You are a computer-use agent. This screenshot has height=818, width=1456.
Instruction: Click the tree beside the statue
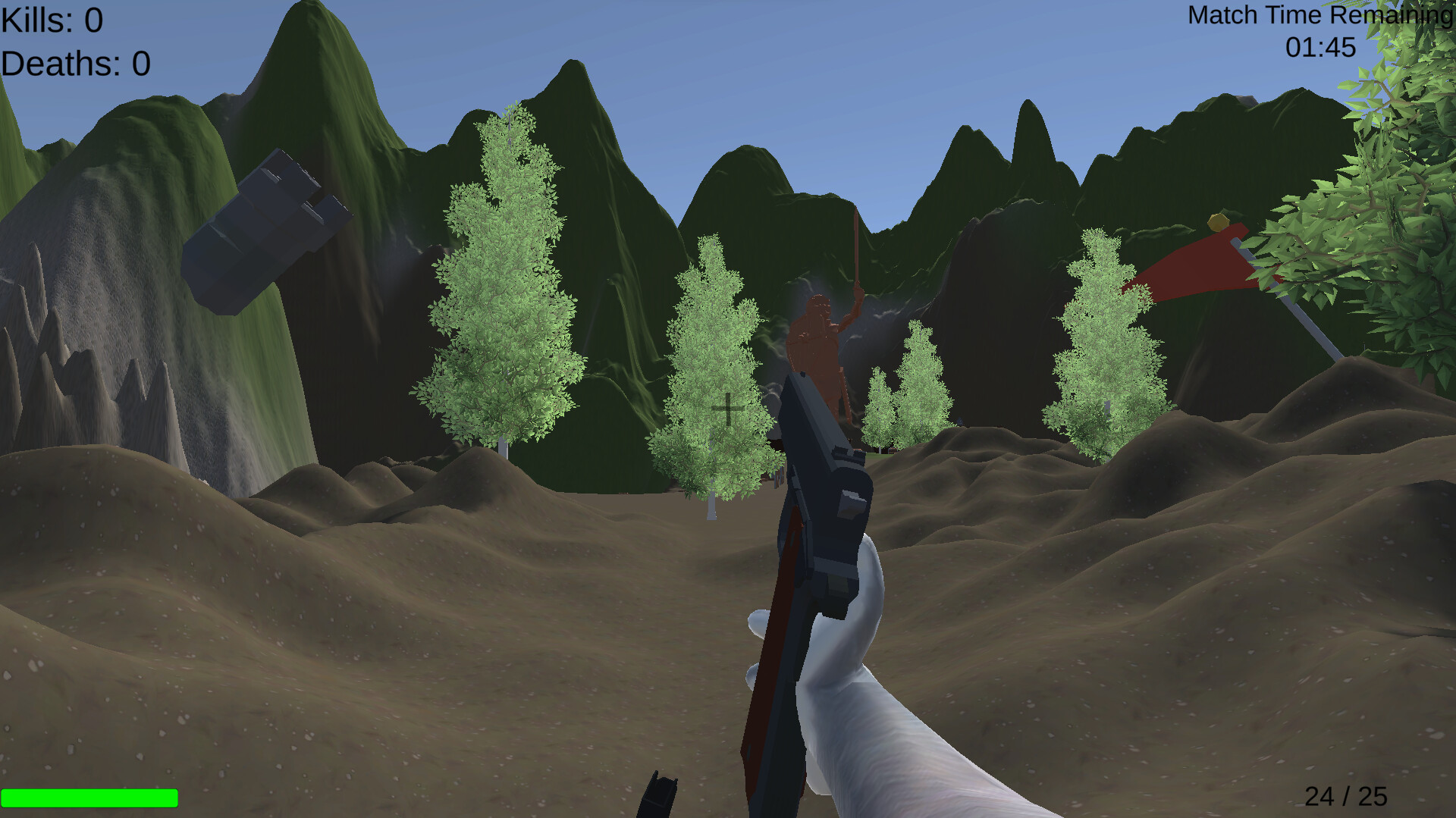tap(713, 364)
